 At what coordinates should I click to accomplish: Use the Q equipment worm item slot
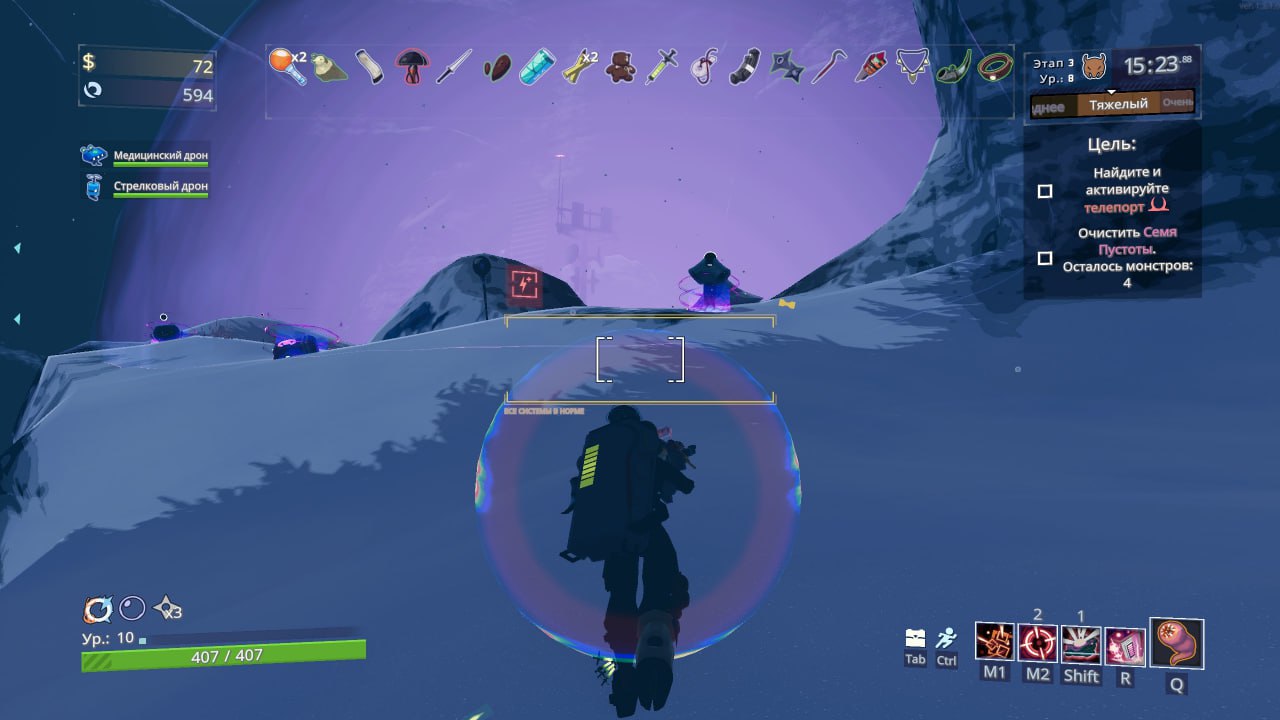pos(1176,643)
